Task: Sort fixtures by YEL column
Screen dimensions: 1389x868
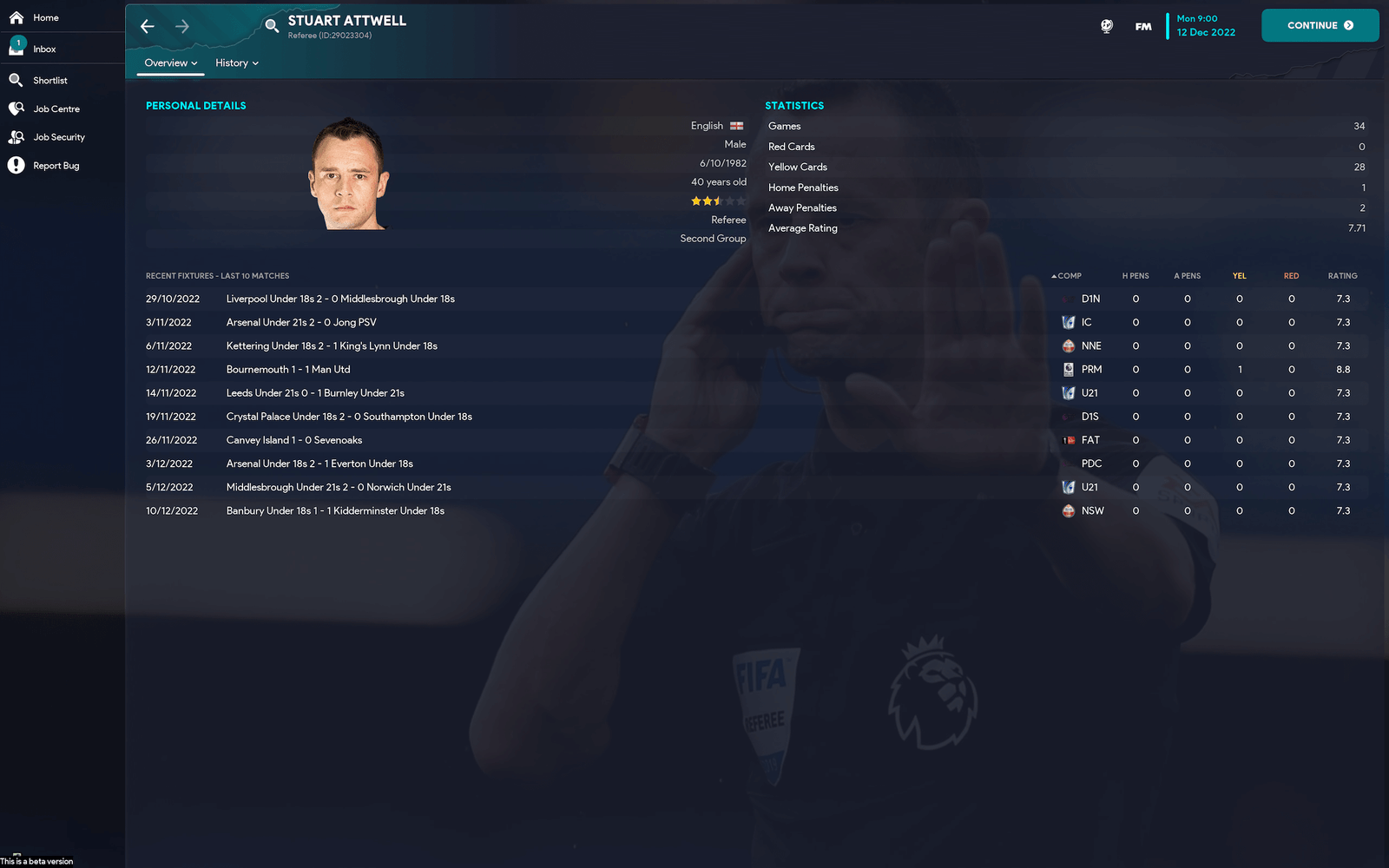Action: click(x=1239, y=276)
